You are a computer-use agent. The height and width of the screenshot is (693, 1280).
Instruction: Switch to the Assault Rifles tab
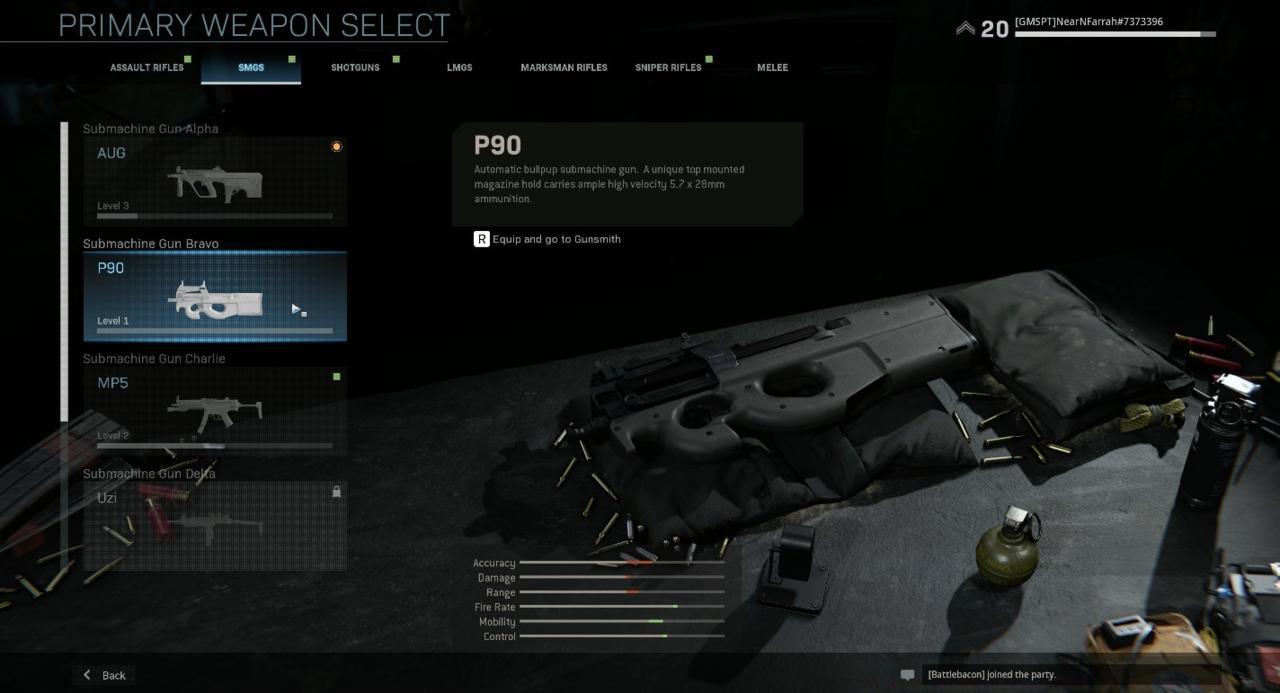click(x=147, y=68)
